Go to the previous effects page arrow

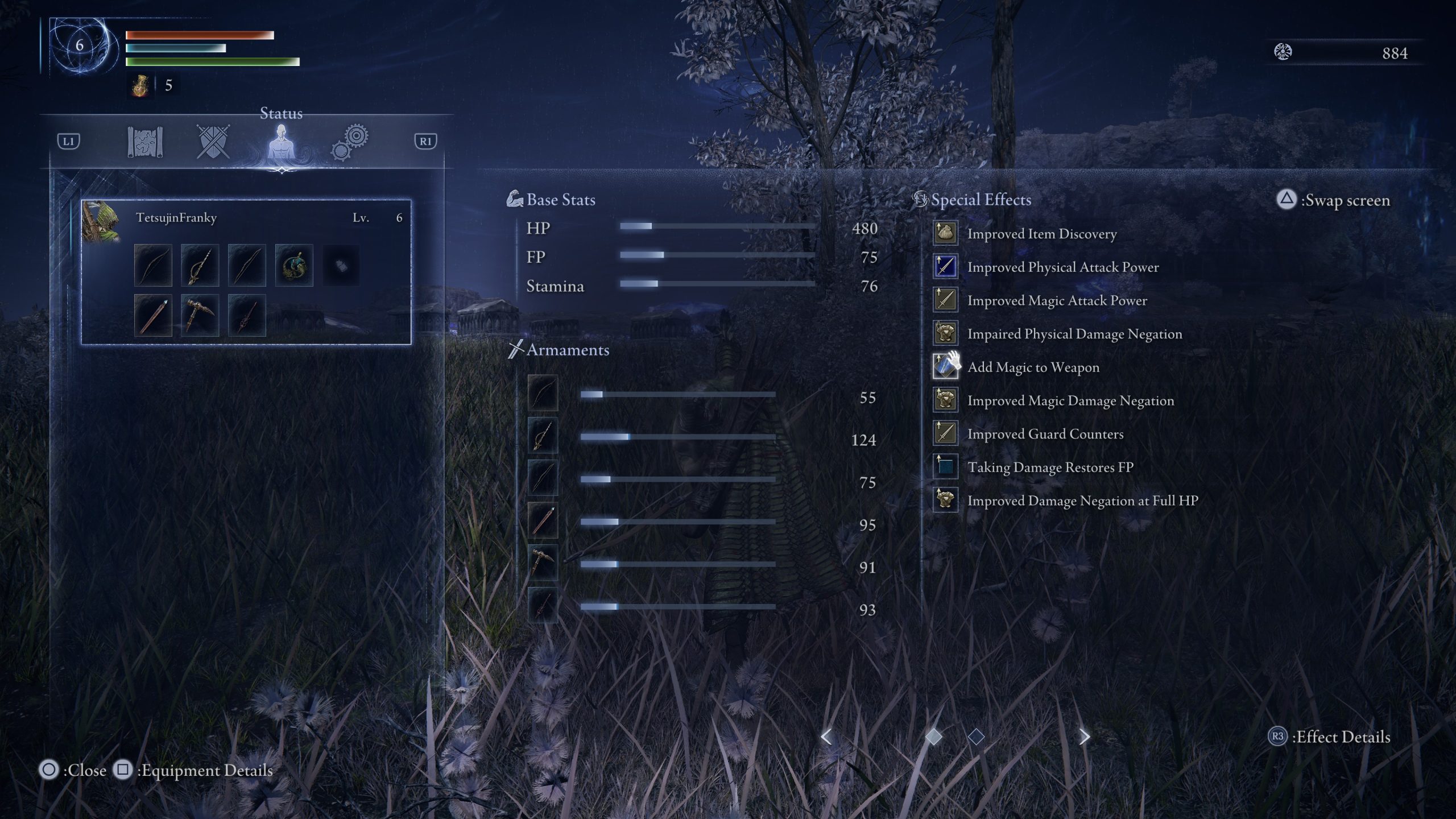[x=826, y=737]
